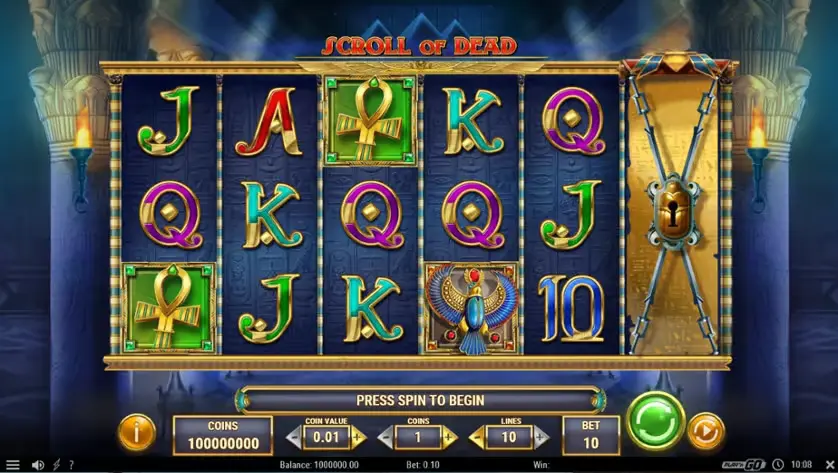The width and height of the screenshot is (838, 473).
Task: Show the paytable info screen
Action: (136, 431)
